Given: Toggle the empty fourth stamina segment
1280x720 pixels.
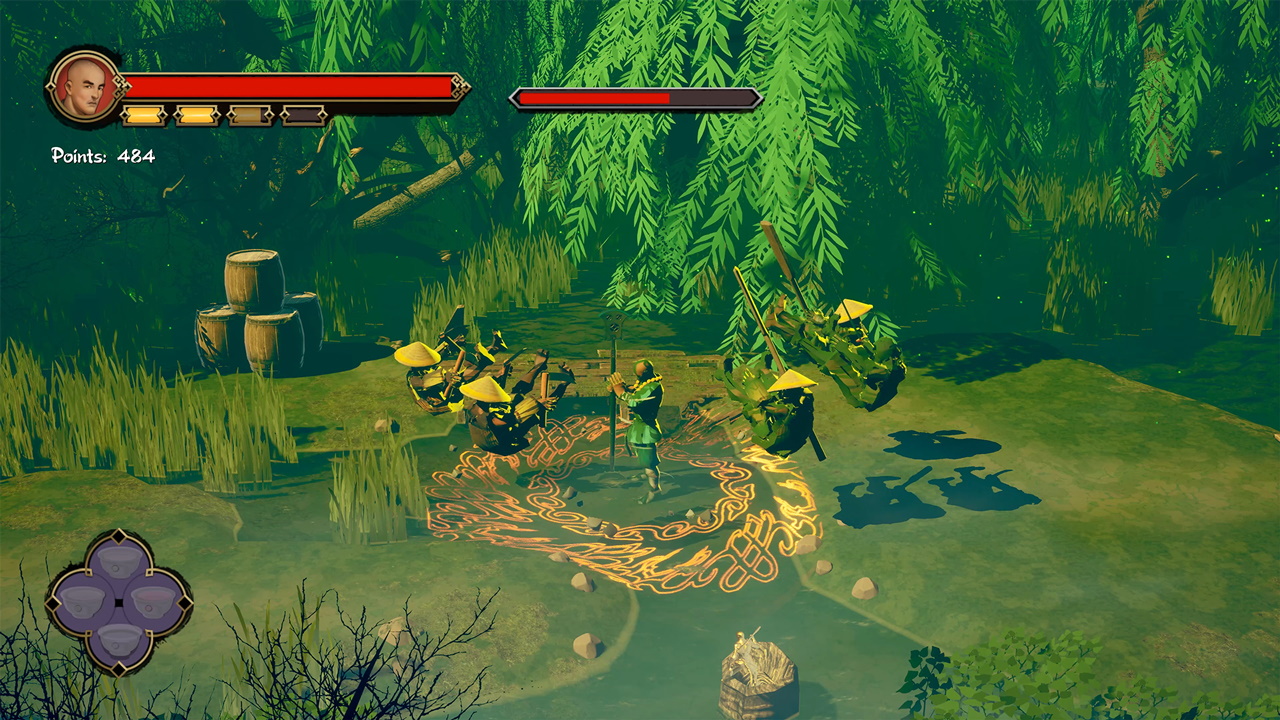Looking at the screenshot, I should [302, 113].
